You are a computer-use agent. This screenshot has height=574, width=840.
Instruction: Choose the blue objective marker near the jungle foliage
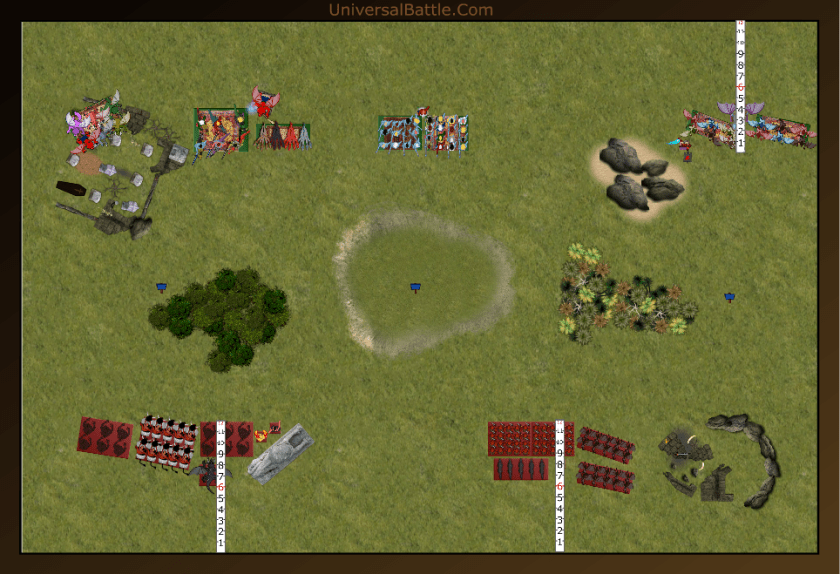(x=730, y=297)
